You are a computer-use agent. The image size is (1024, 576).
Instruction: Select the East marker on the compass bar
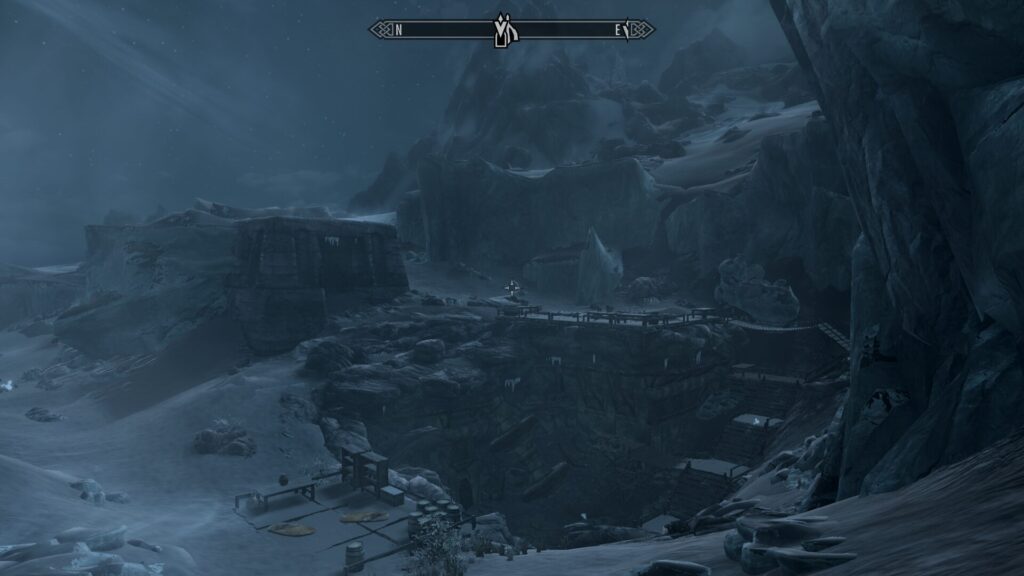click(618, 30)
